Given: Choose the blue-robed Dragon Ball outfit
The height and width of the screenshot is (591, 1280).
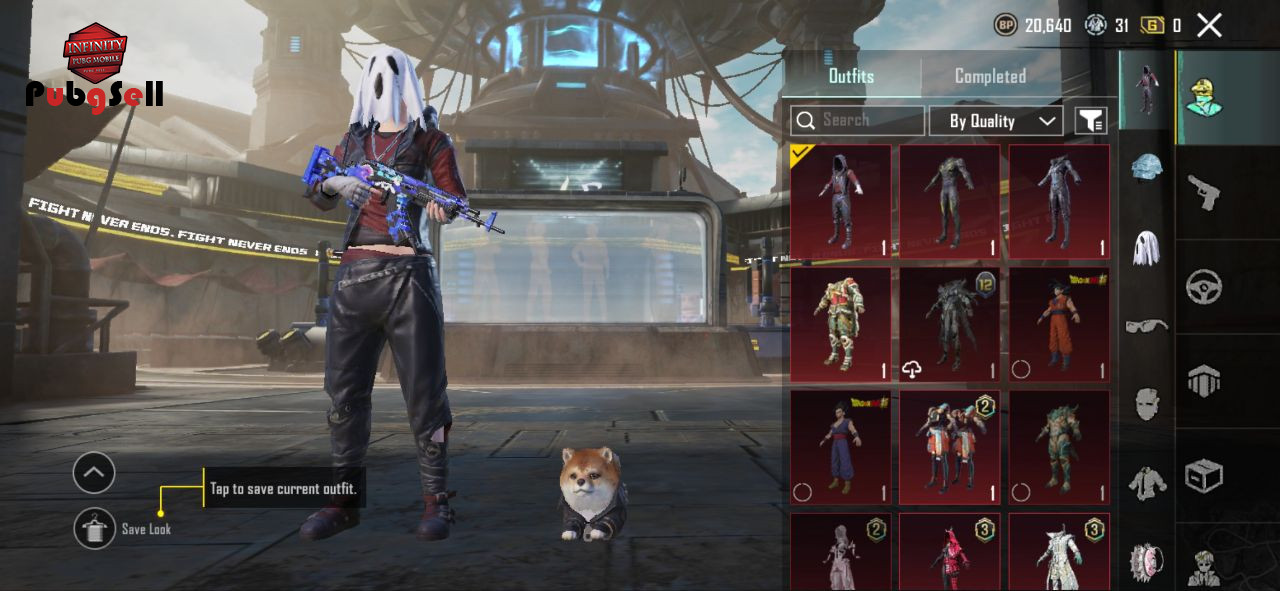Looking at the screenshot, I should point(841,447).
